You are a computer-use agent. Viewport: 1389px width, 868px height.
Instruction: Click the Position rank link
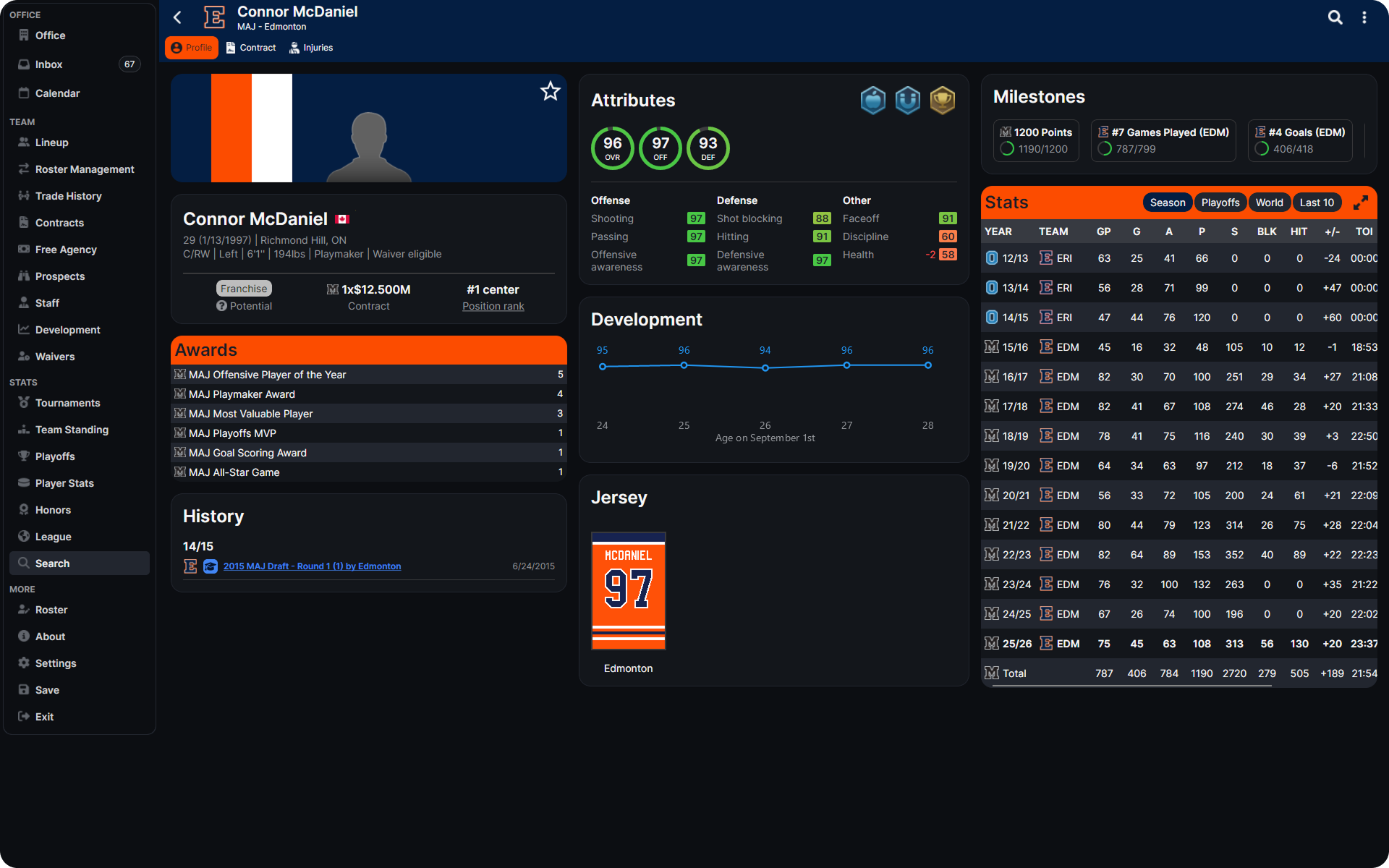point(493,306)
